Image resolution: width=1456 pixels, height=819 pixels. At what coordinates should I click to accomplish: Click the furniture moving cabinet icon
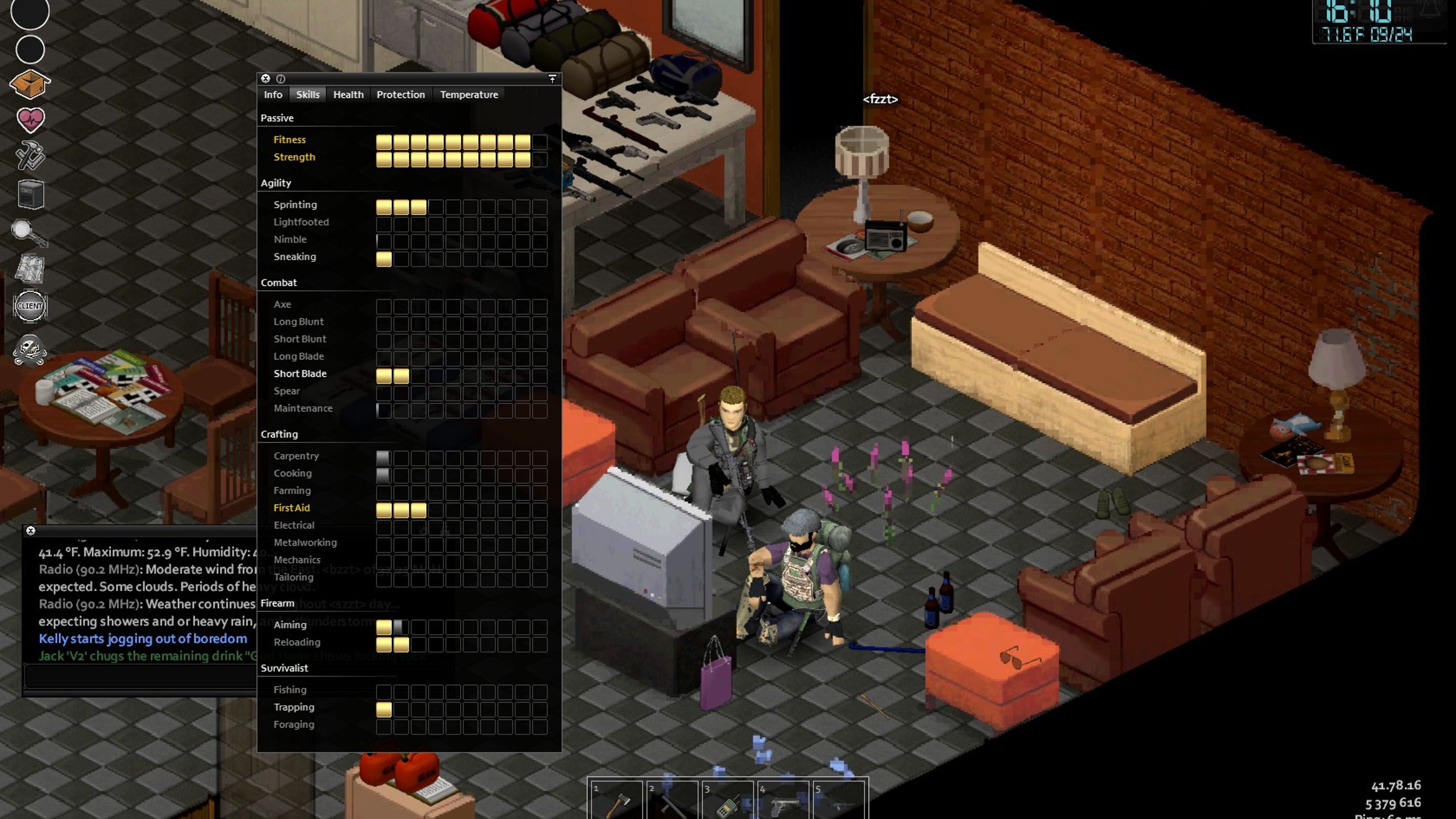(30, 194)
